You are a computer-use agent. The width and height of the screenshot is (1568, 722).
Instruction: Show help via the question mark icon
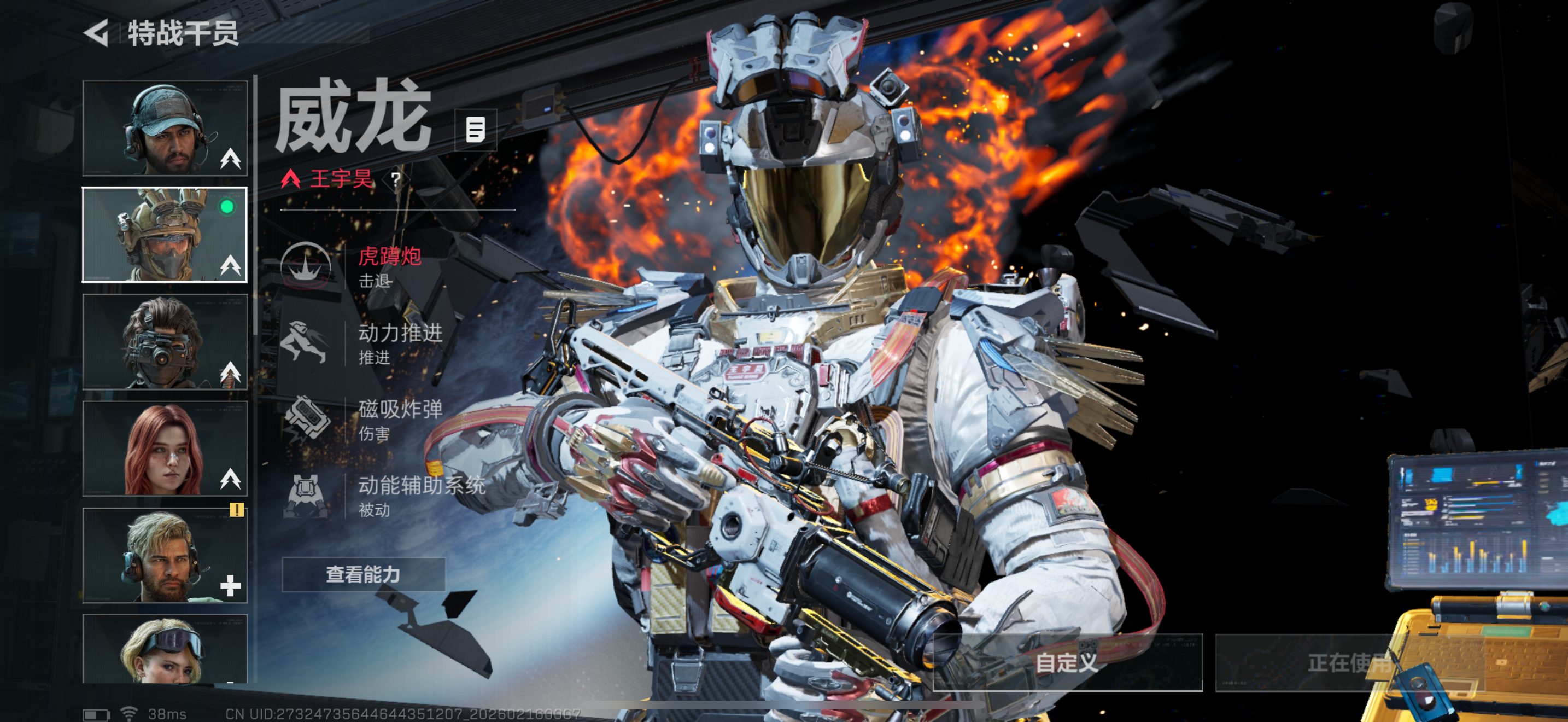click(396, 179)
